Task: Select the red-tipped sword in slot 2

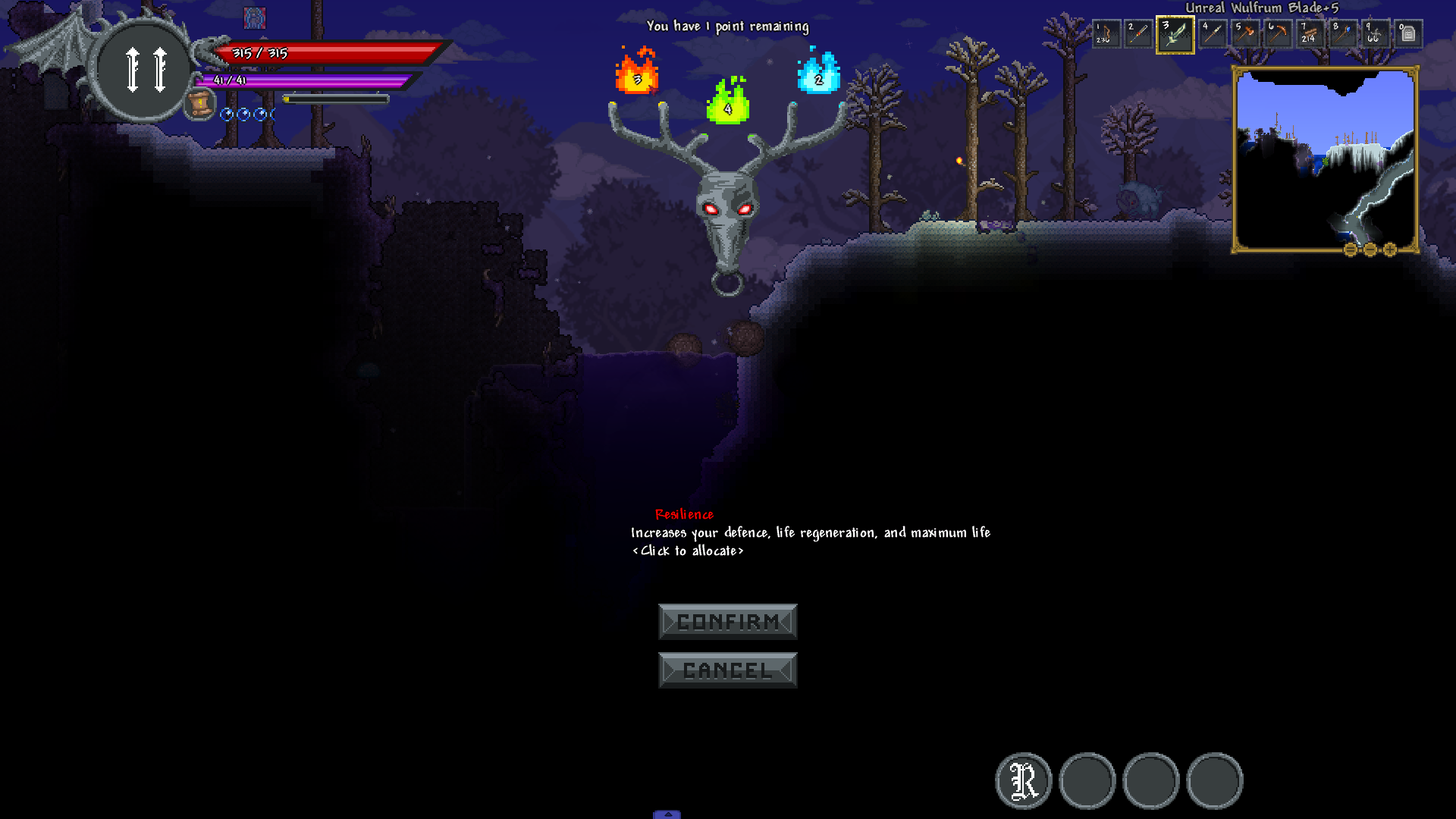Action: click(1138, 34)
